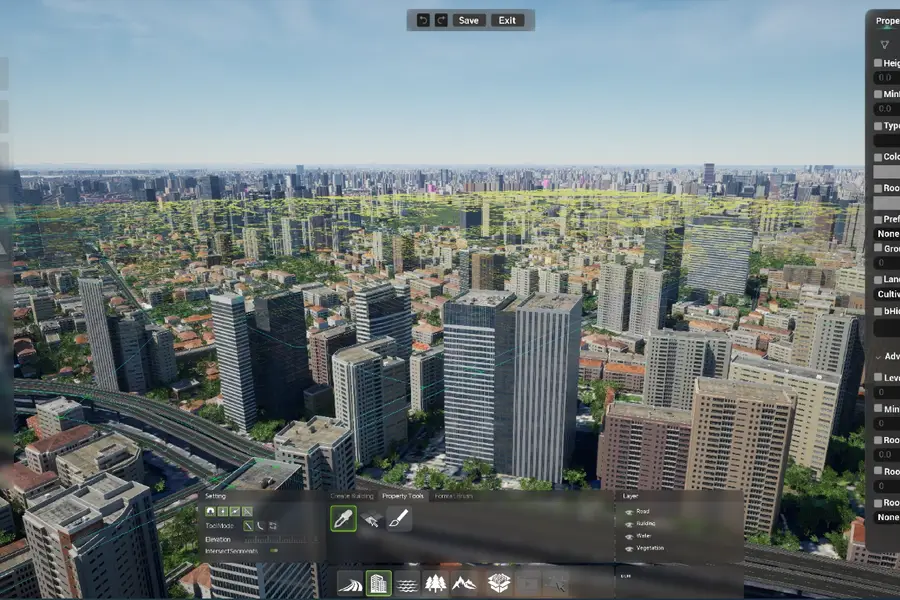
Task: Select the building category icon
Action: click(x=378, y=583)
